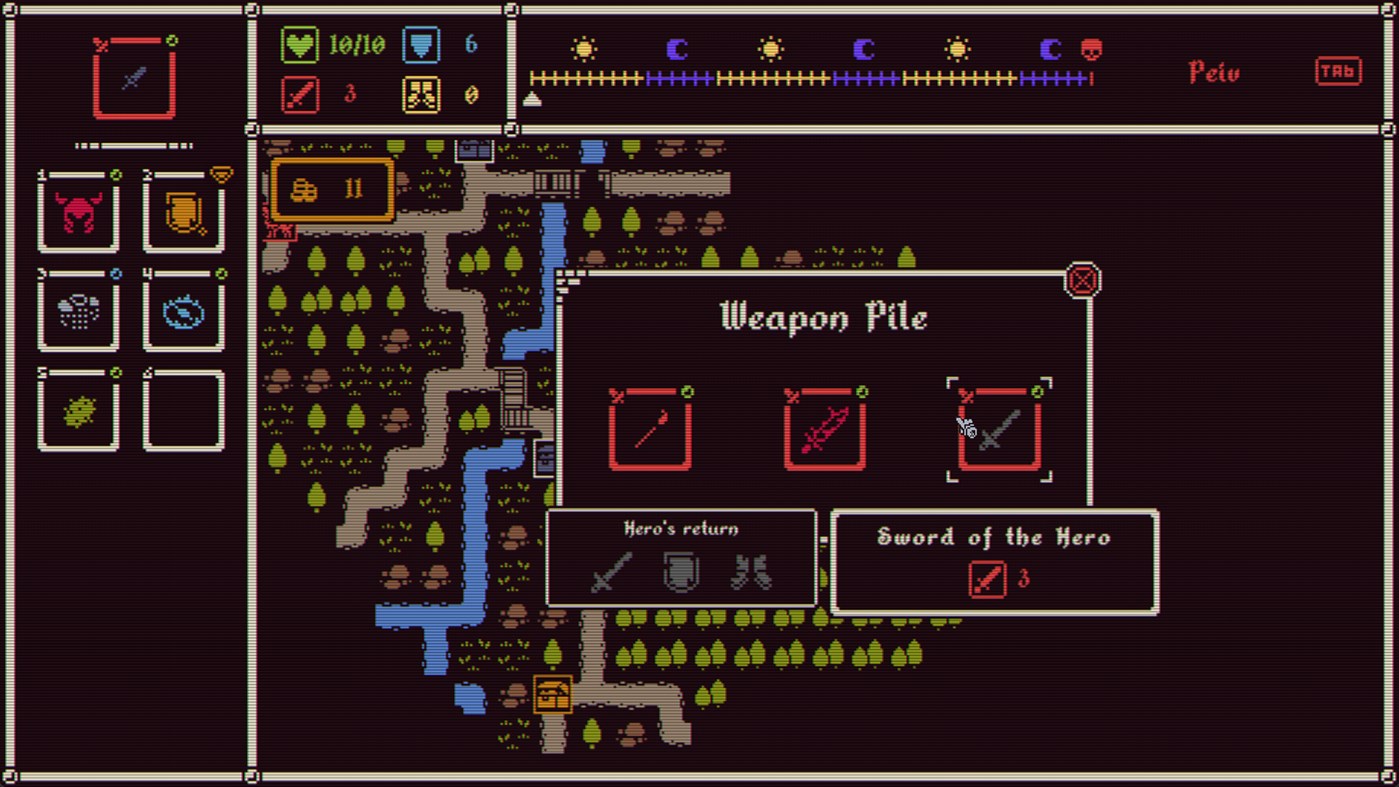Click the green beetle in inventory slot 5

(79, 411)
